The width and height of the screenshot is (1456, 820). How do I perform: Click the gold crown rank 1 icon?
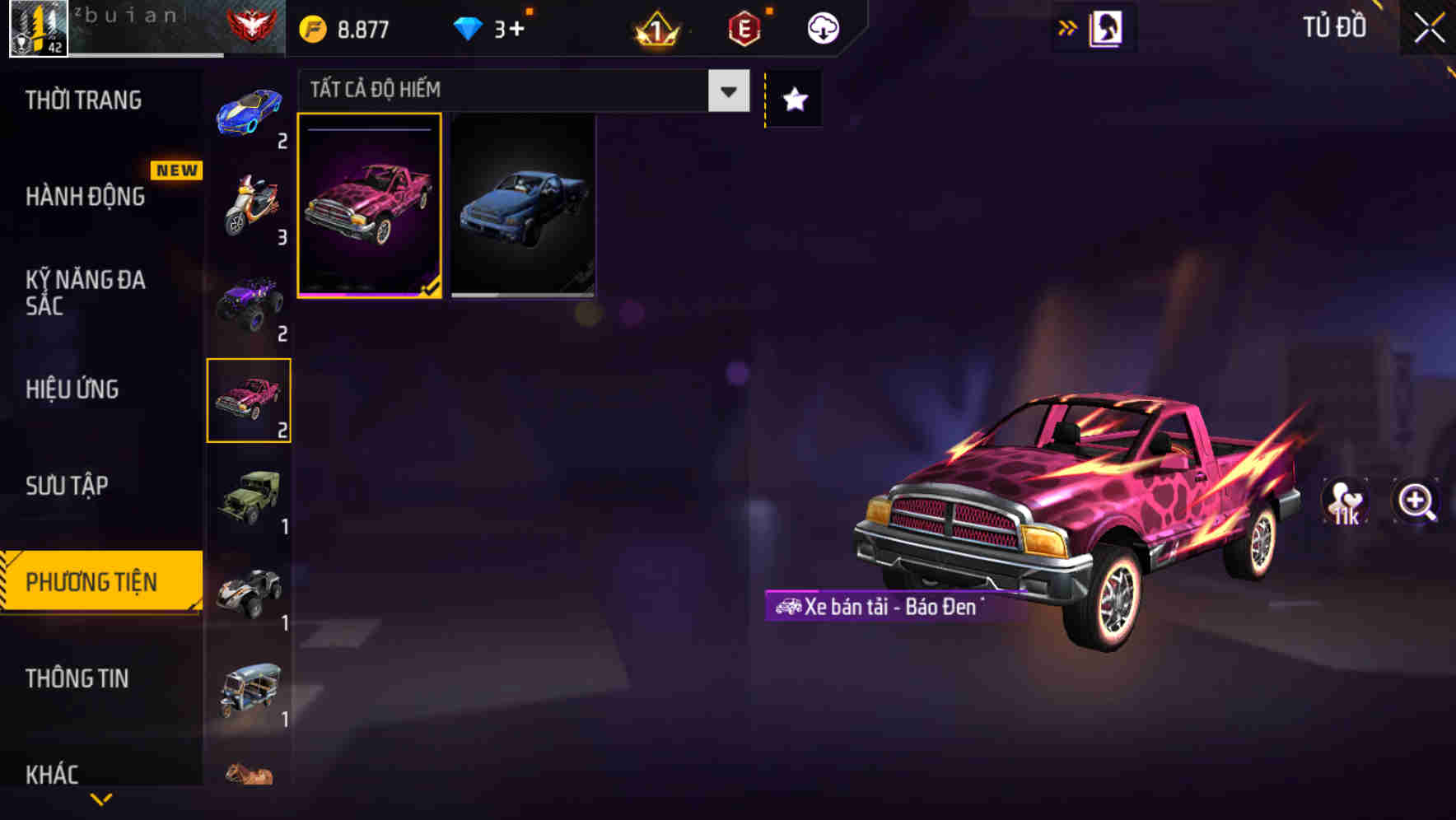coord(655,27)
